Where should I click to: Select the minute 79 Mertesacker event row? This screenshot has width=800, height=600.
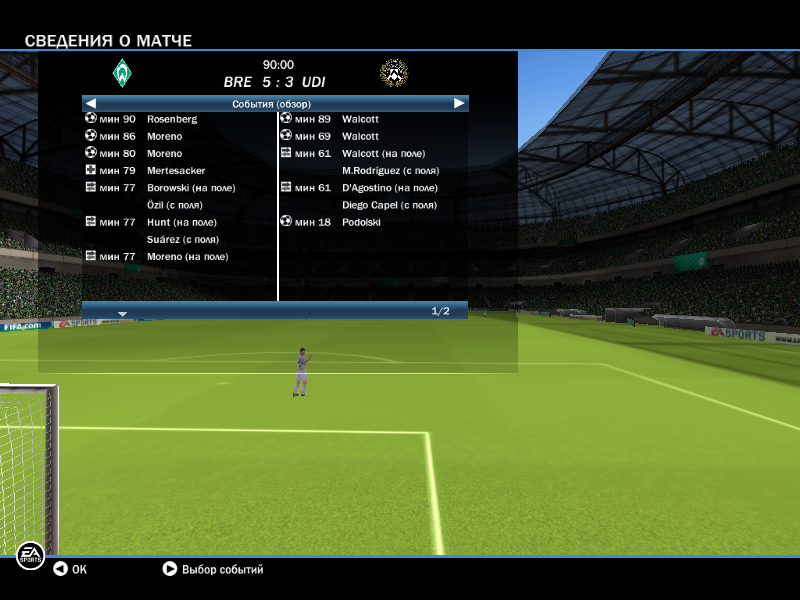click(x=176, y=171)
